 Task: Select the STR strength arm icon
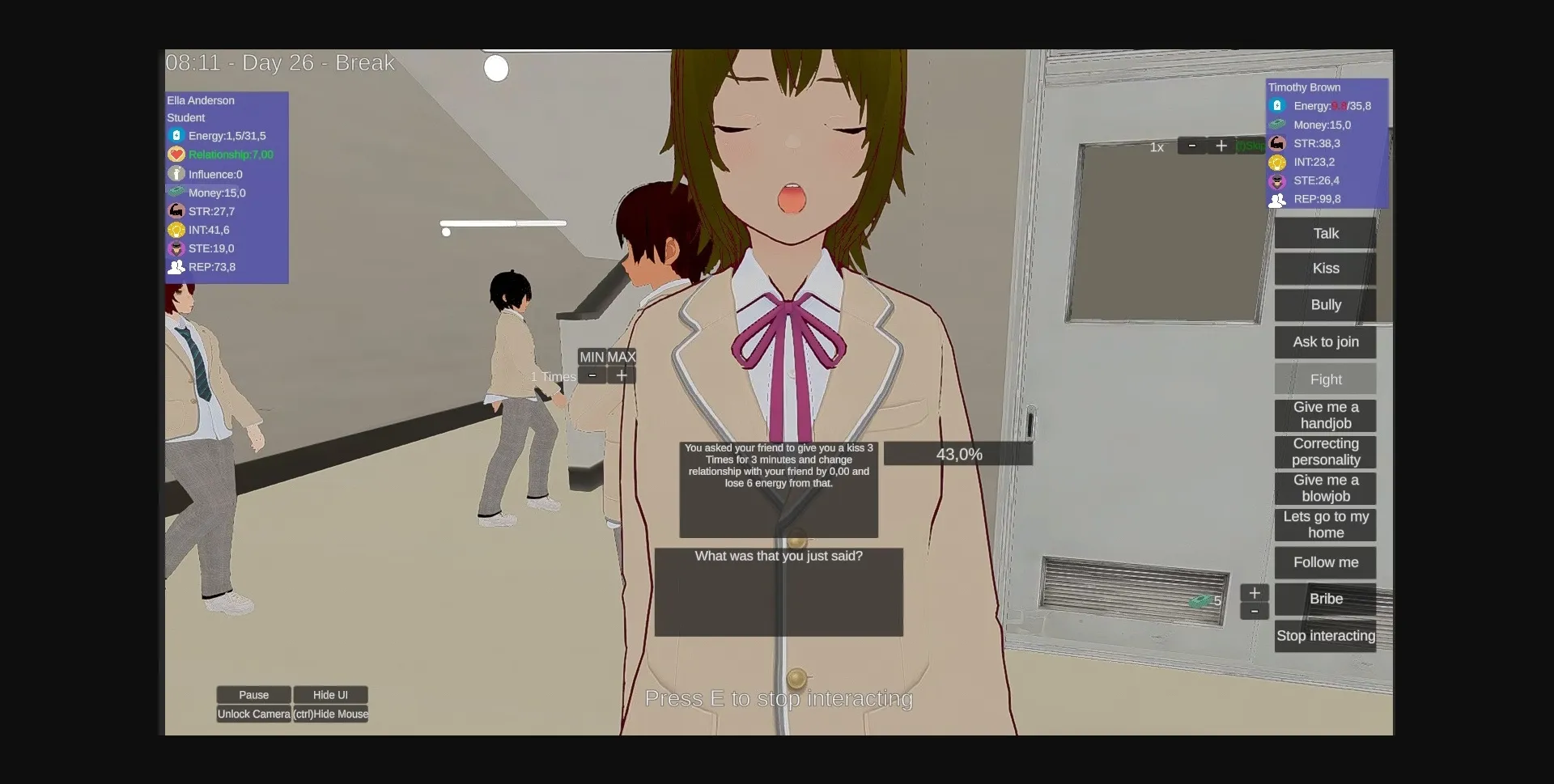click(176, 210)
